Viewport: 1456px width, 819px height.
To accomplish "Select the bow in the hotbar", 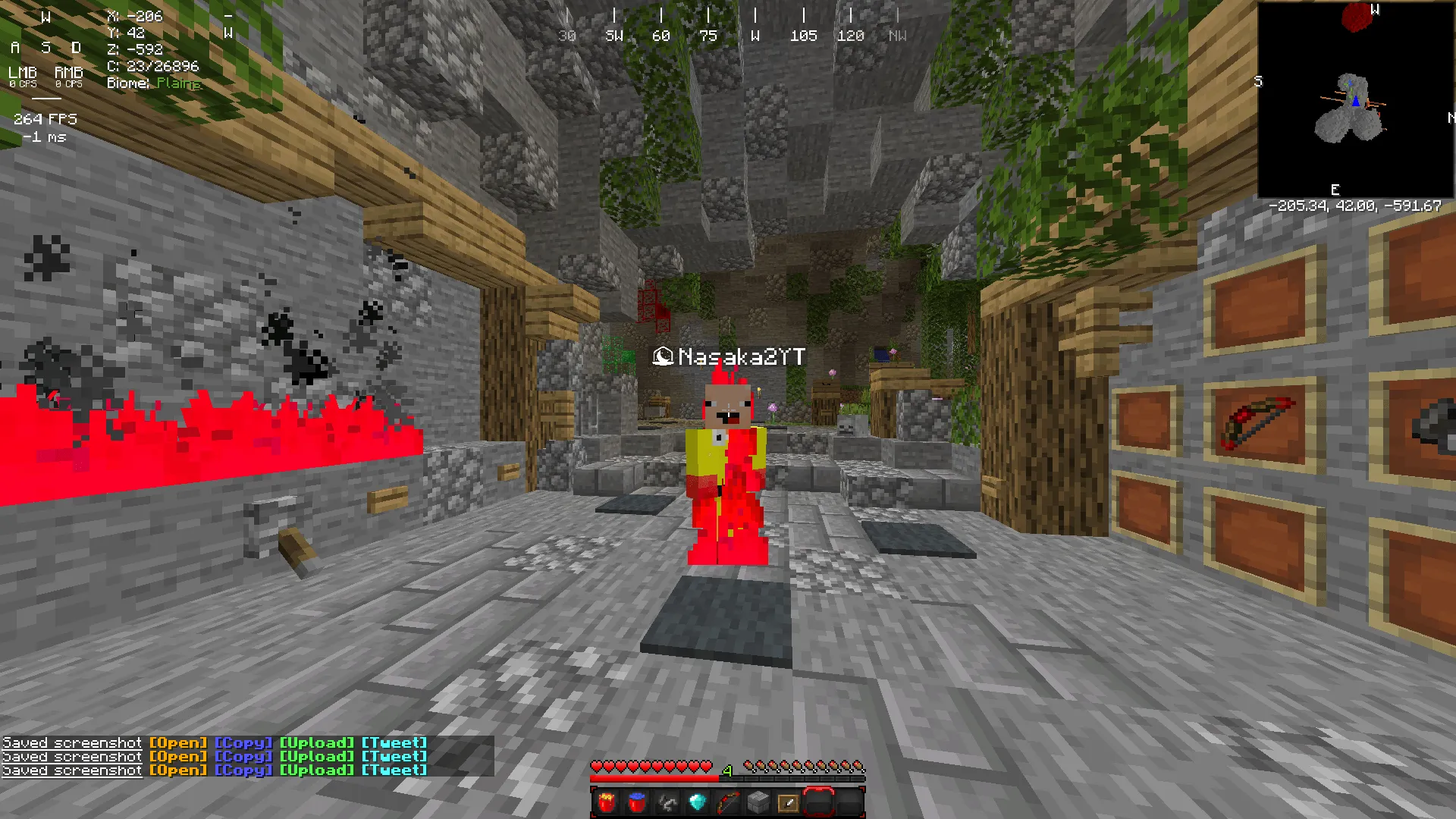I will coord(727,802).
